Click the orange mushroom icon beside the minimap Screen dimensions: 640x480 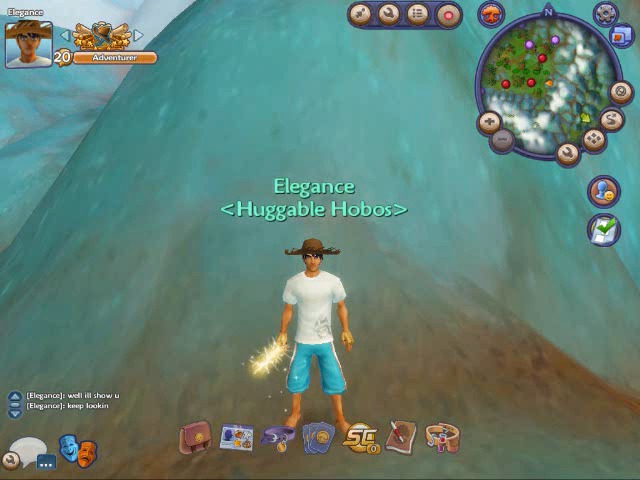click(492, 14)
